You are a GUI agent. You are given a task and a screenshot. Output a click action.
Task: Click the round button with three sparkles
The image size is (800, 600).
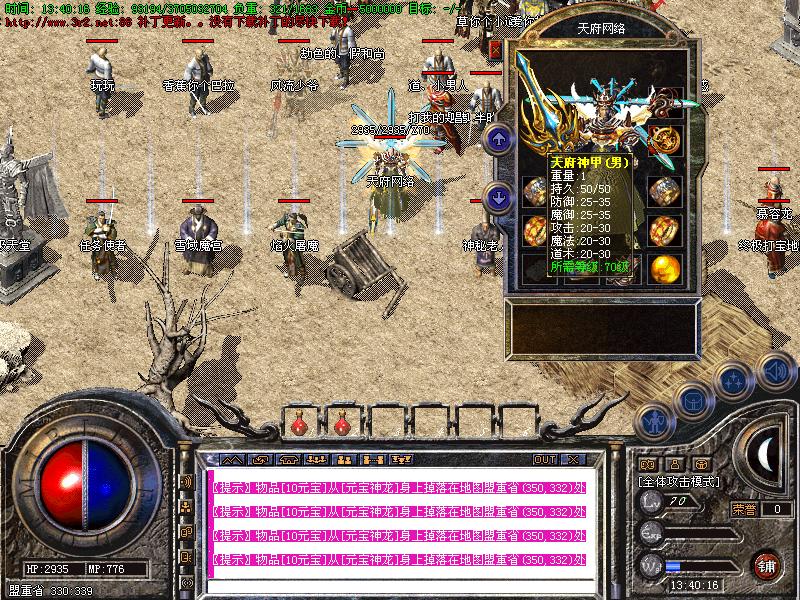734,381
